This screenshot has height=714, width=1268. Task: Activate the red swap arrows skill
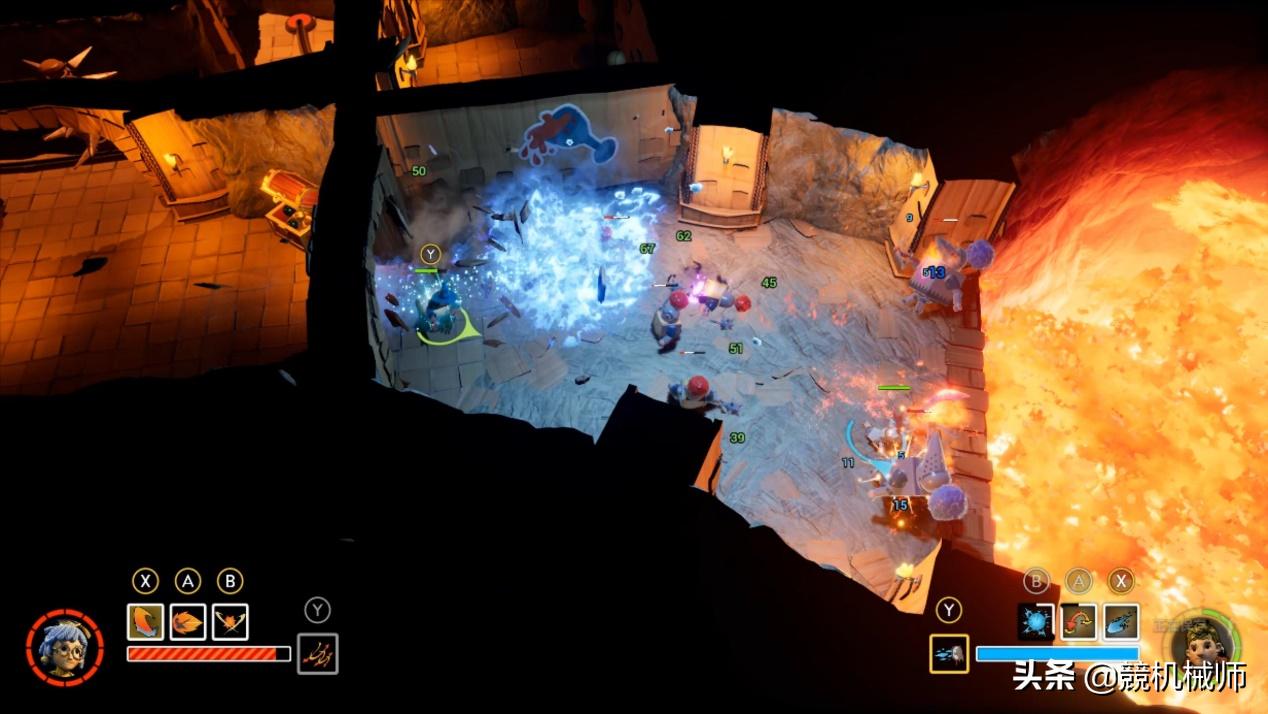(x=1078, y=621)
